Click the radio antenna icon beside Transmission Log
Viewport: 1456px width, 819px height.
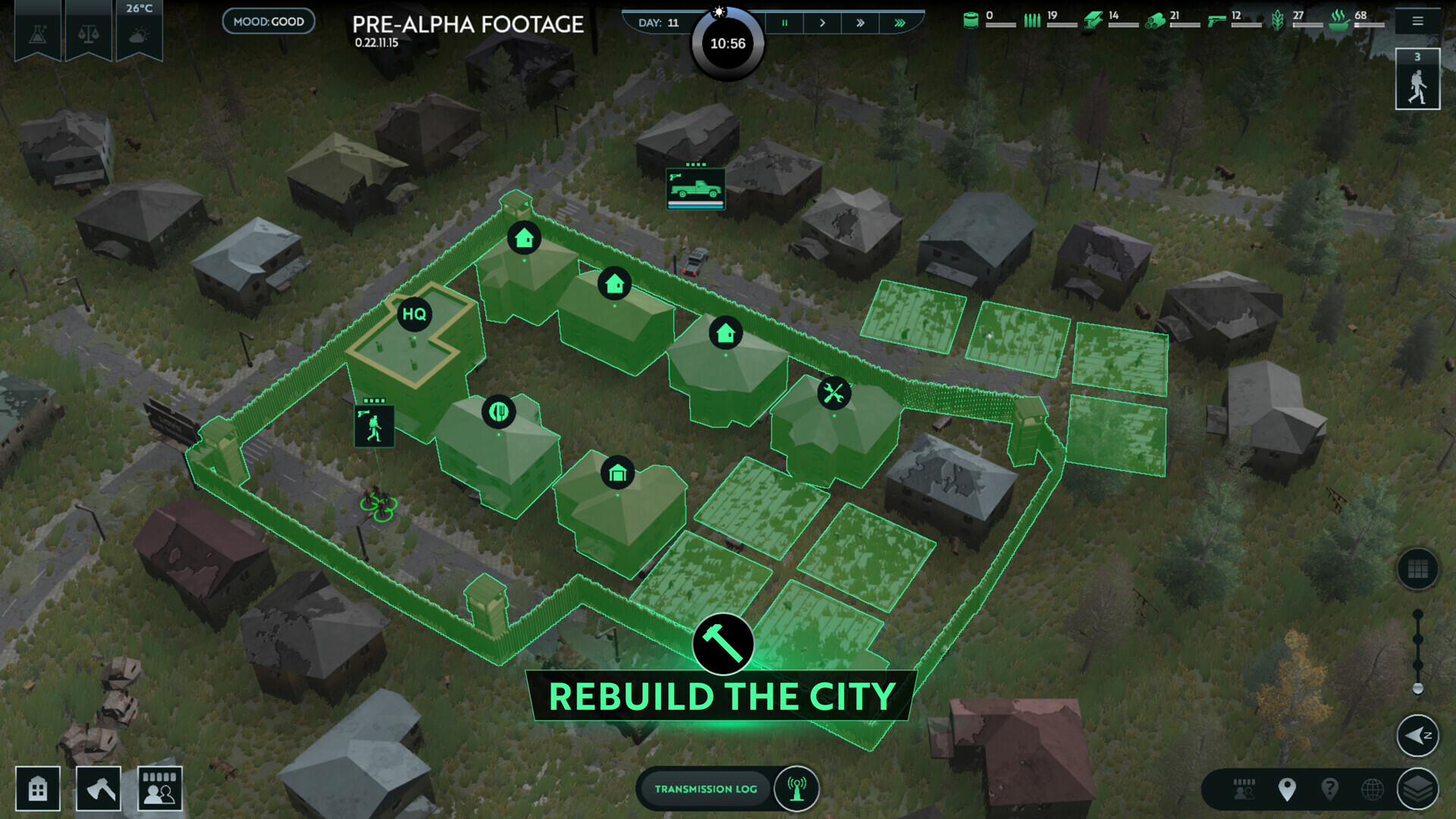pos(795,789)
